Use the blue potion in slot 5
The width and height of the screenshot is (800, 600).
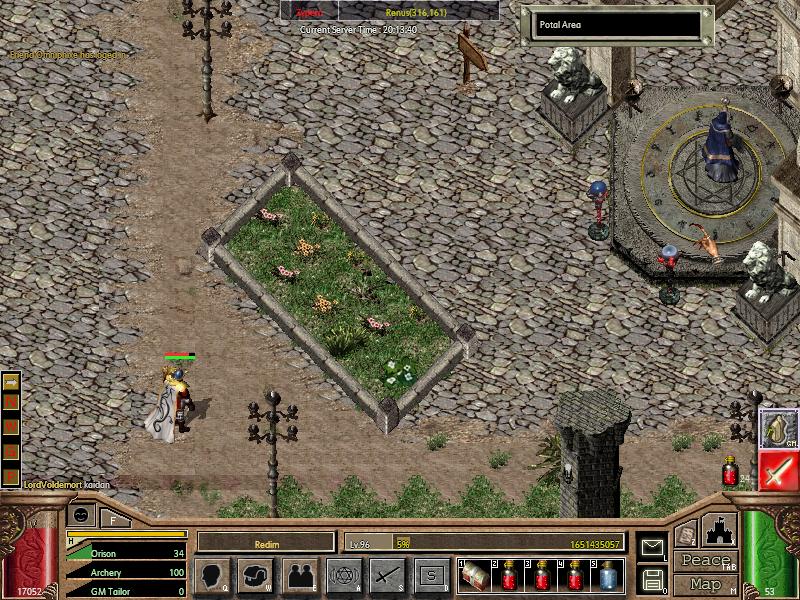pyautogui.click(x=608, y=576)
